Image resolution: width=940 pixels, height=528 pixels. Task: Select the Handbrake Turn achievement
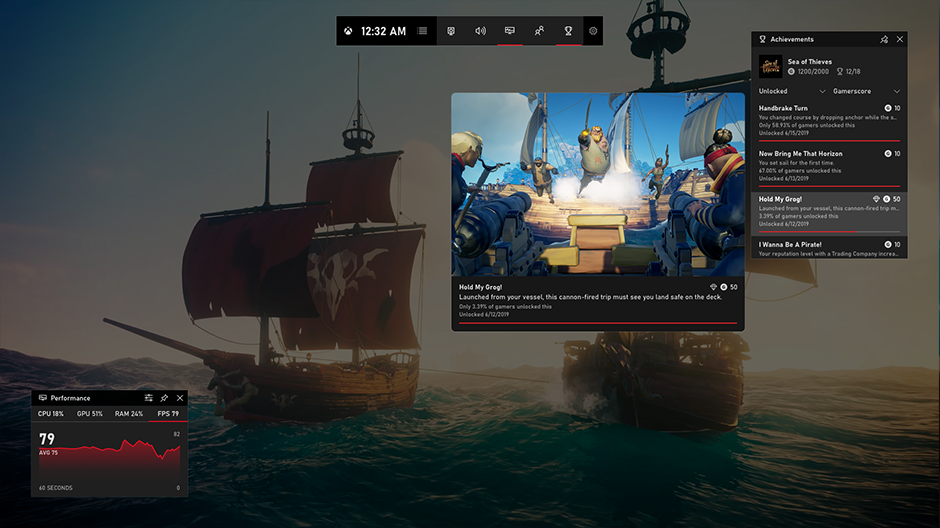[x=829, y=120]
